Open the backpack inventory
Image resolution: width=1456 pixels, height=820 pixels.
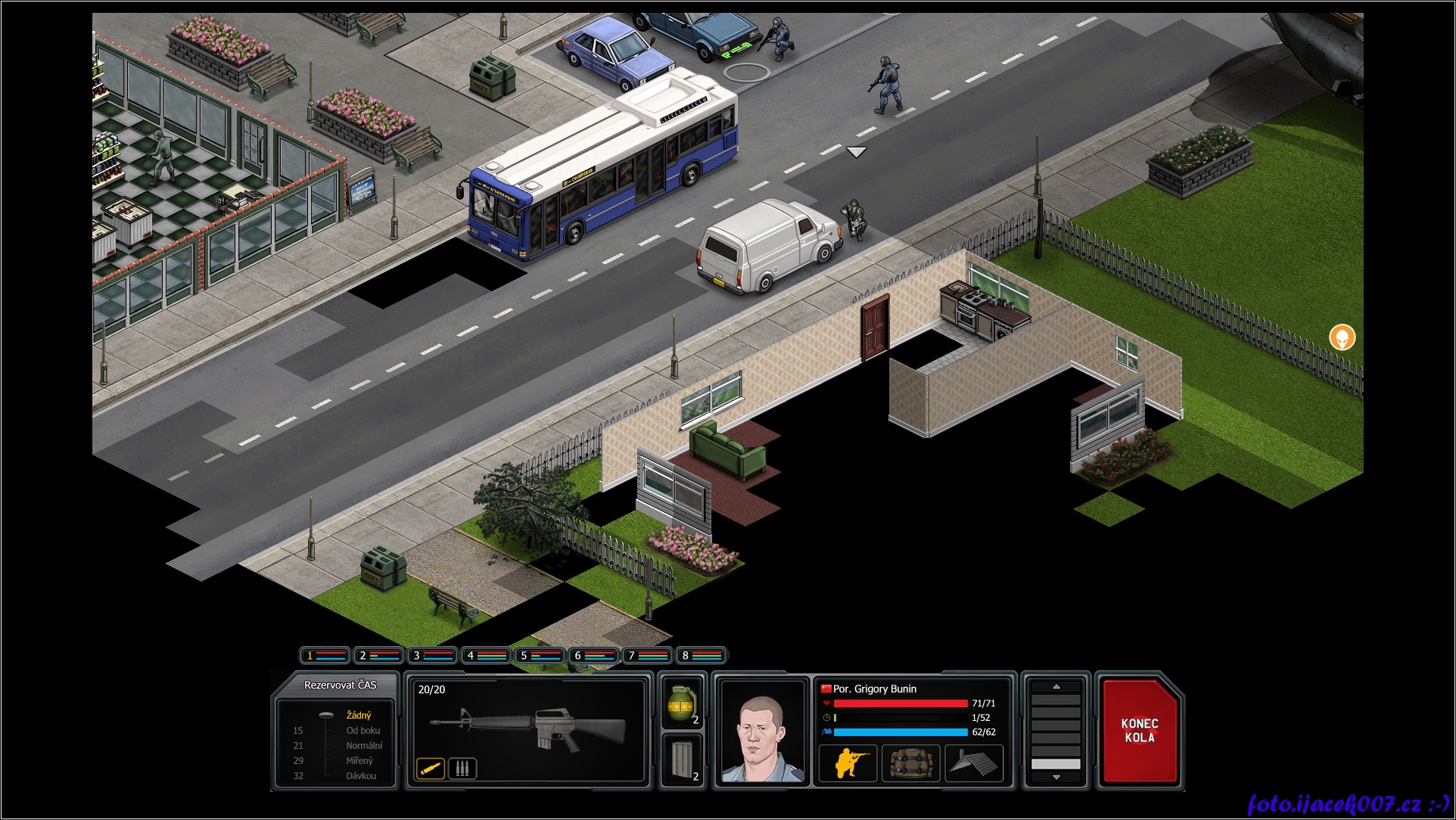[910, 763]
